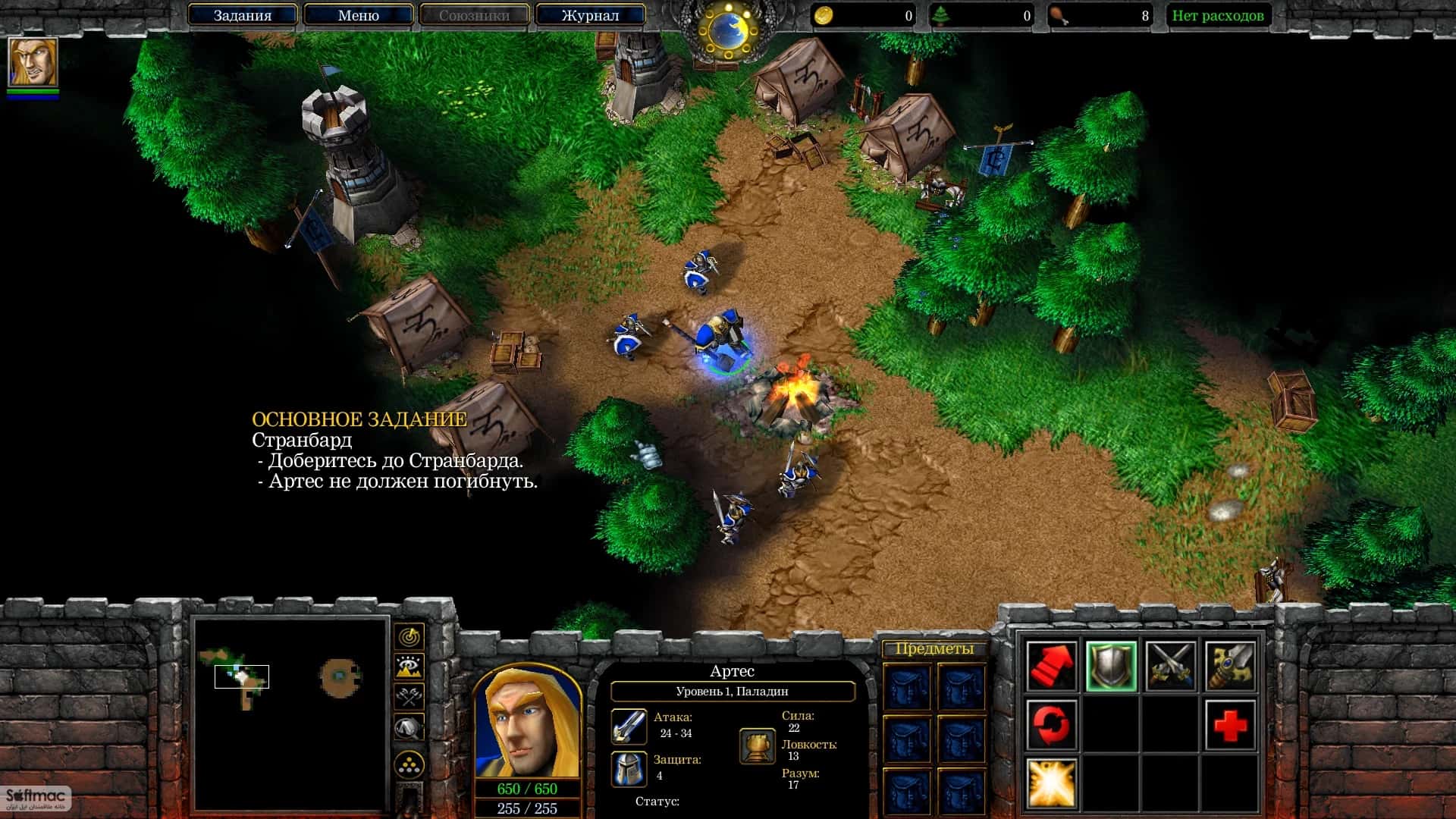Order Patrol with circular arrows icon
This screenshot has width=1456, height=819.
(1052, 724)
